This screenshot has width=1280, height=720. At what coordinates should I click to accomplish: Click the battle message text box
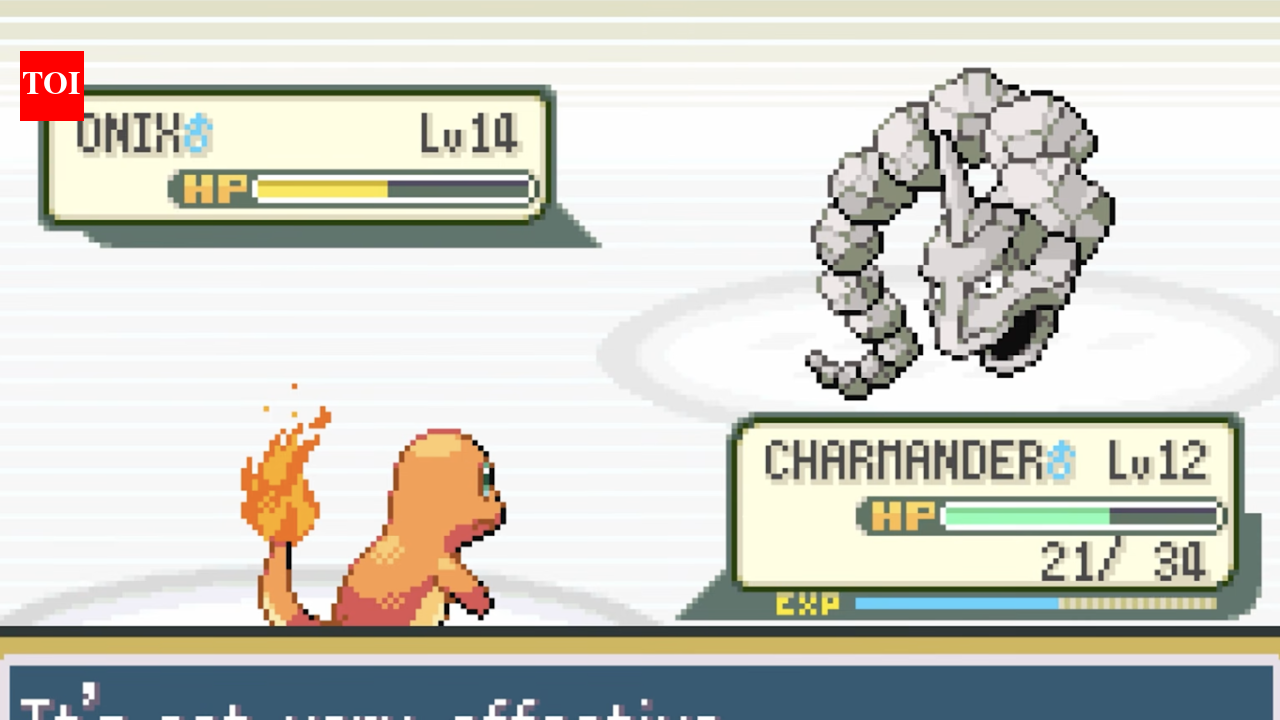[x=640, y=690]
